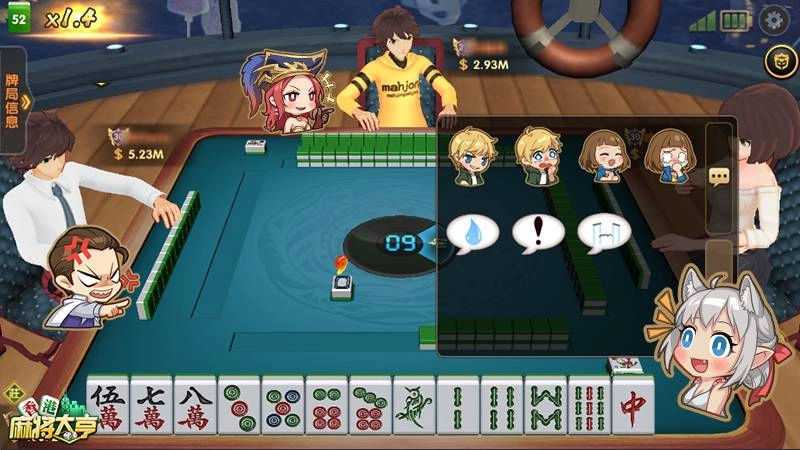Switch to the chat messages tab
This screenshot has height=450, width=800.
click(719, 176)
